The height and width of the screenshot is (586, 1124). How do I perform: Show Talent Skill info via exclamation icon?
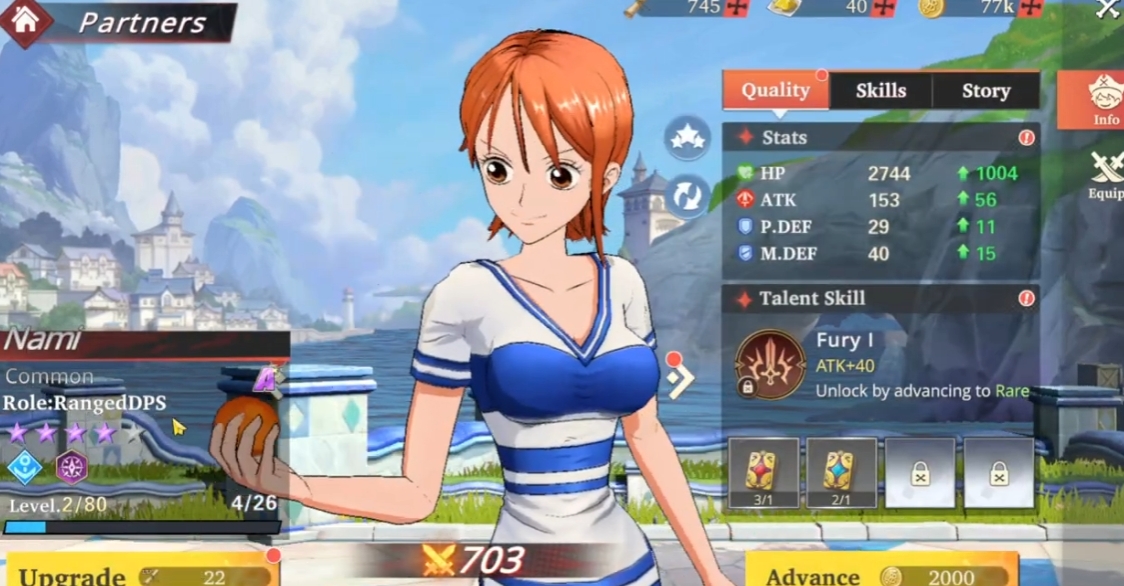pyautogui.click(x=1026, y=299)
